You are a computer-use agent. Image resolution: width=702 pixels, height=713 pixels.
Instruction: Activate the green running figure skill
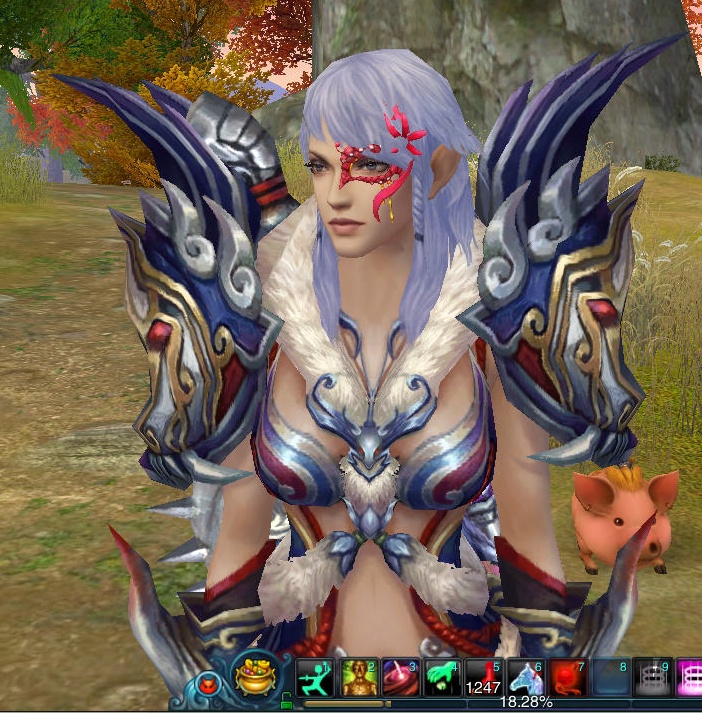coord(315,677)
